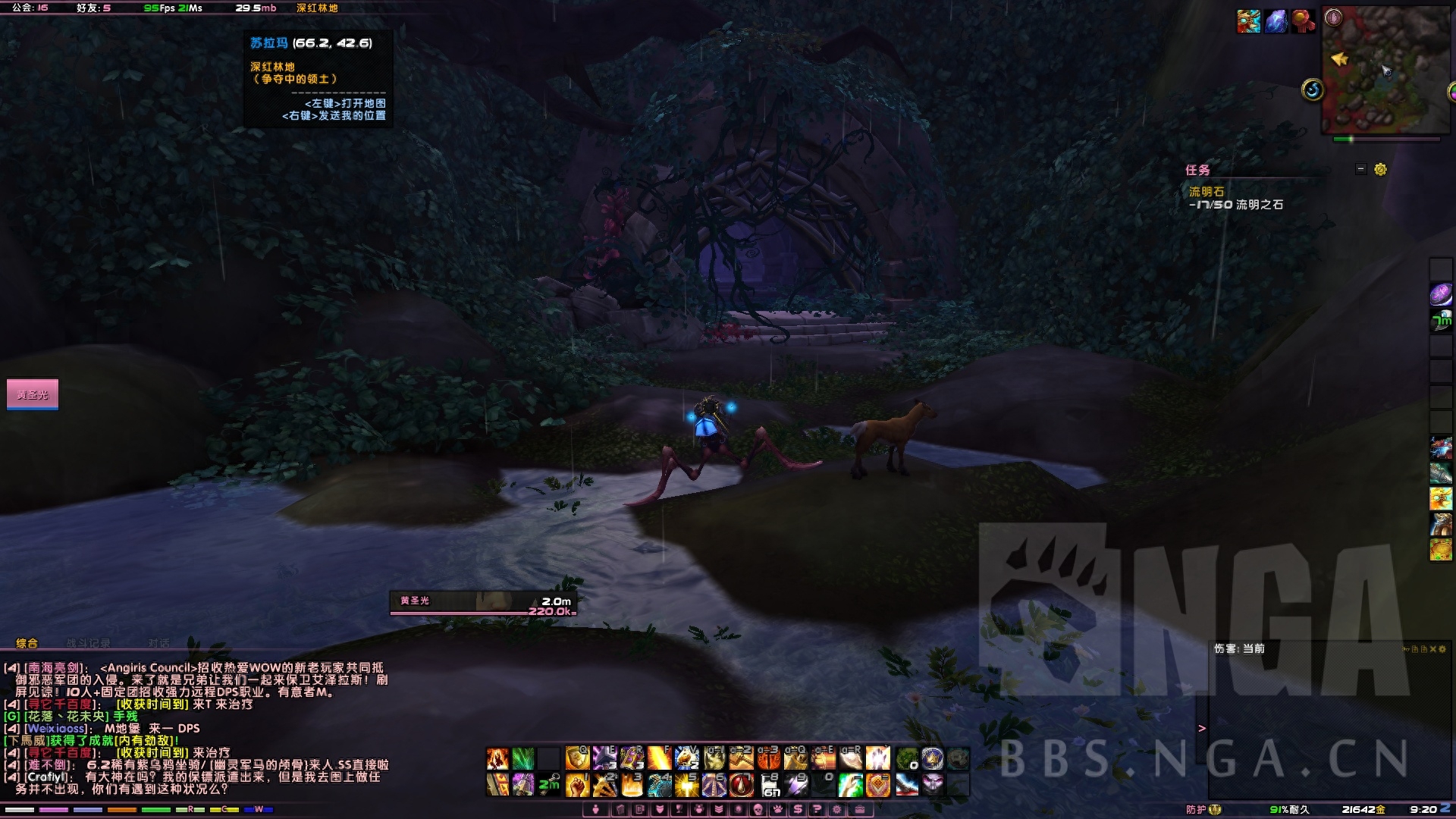Activate the red blood-drop ability on key 7
Image resolution: width=1456 pixels, height=819 pixels.
pos(741,785)
